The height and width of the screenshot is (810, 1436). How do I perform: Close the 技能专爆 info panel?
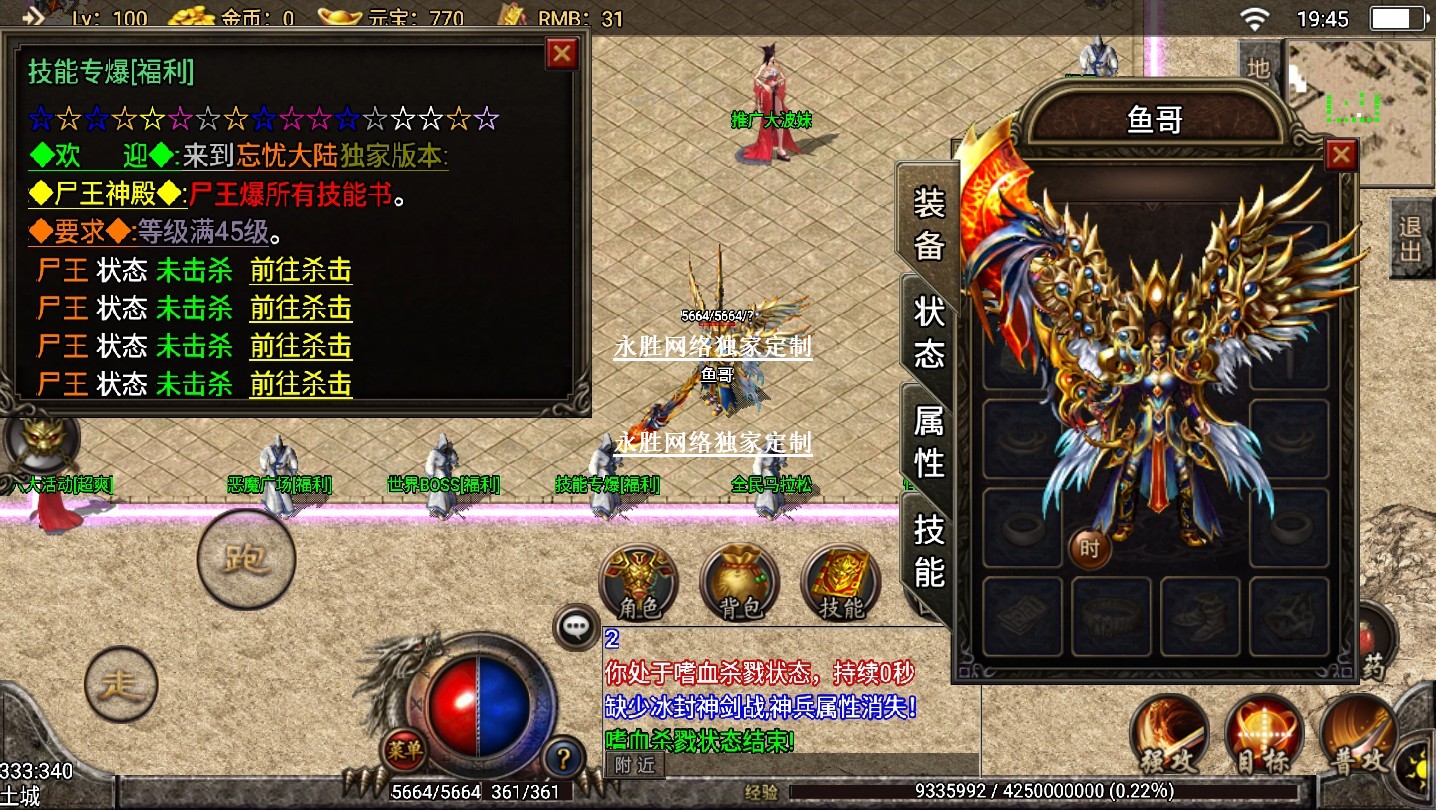(x=563, y=54)
